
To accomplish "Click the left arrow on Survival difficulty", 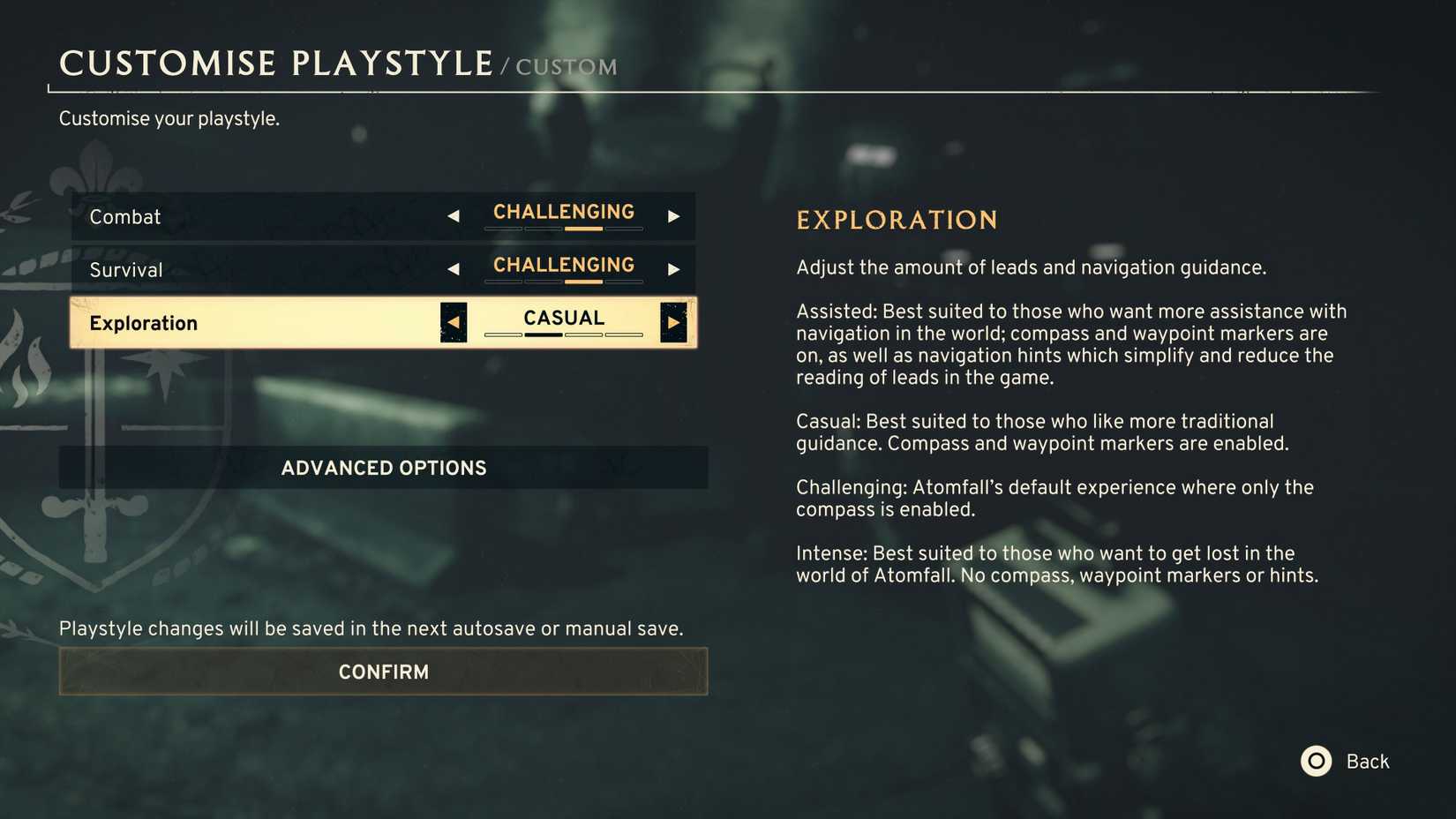I will 454,268.
